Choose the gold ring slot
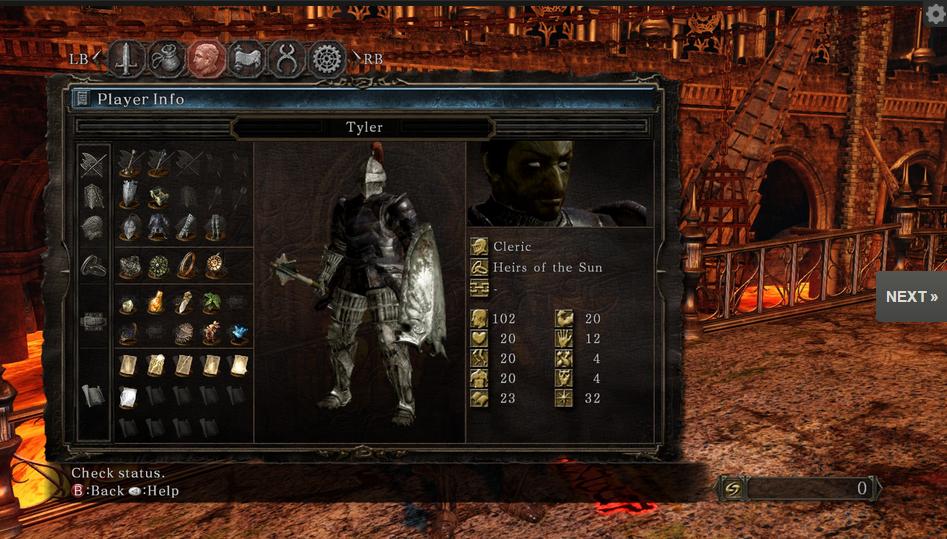This screenshot has height=539, width=947. (186, 266)
